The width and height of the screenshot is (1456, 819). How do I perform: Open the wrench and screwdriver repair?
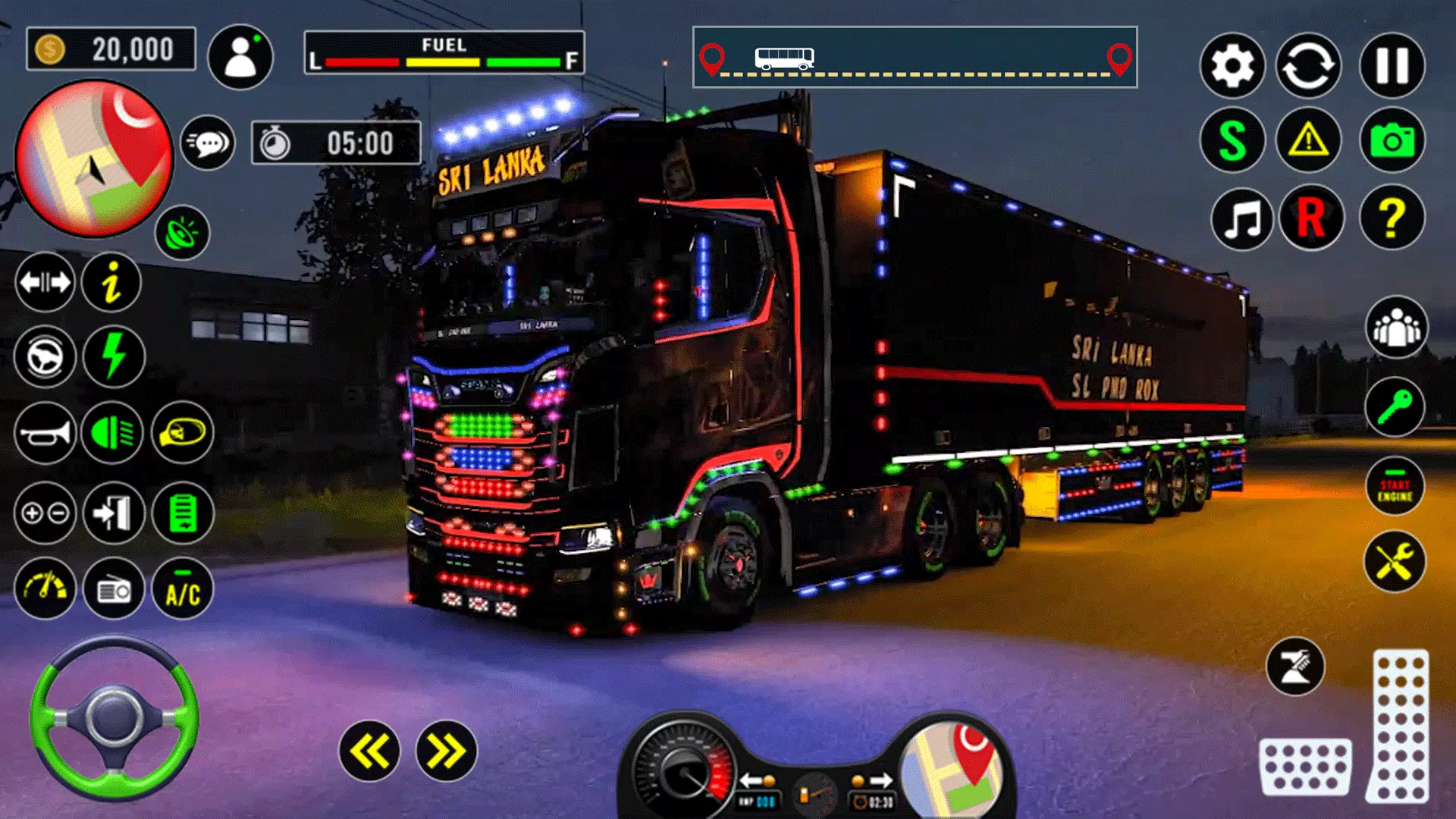pyautogui.click(x=1395, y=562)
